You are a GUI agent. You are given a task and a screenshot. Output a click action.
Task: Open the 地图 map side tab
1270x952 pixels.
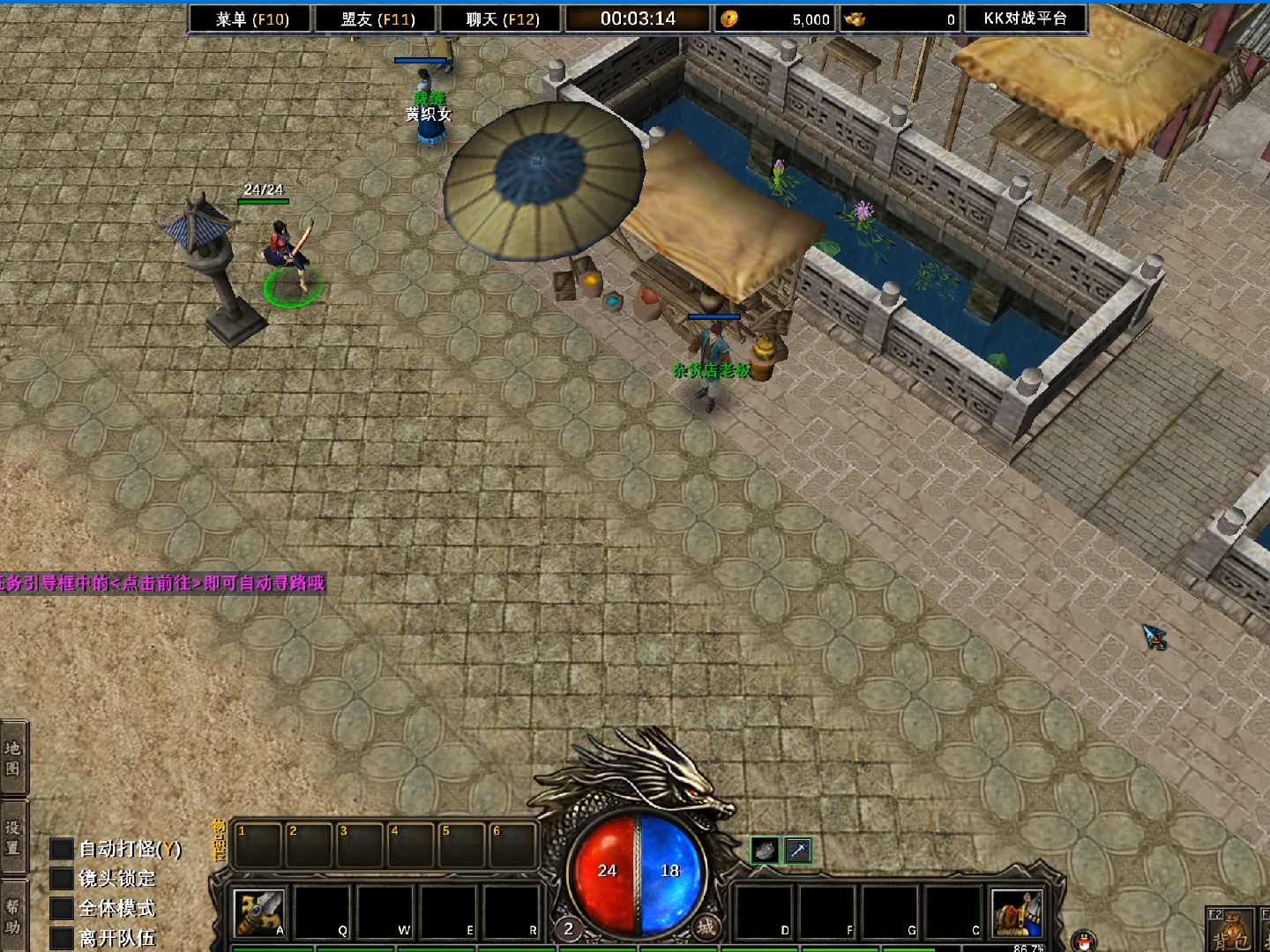(x=13, y=758)
